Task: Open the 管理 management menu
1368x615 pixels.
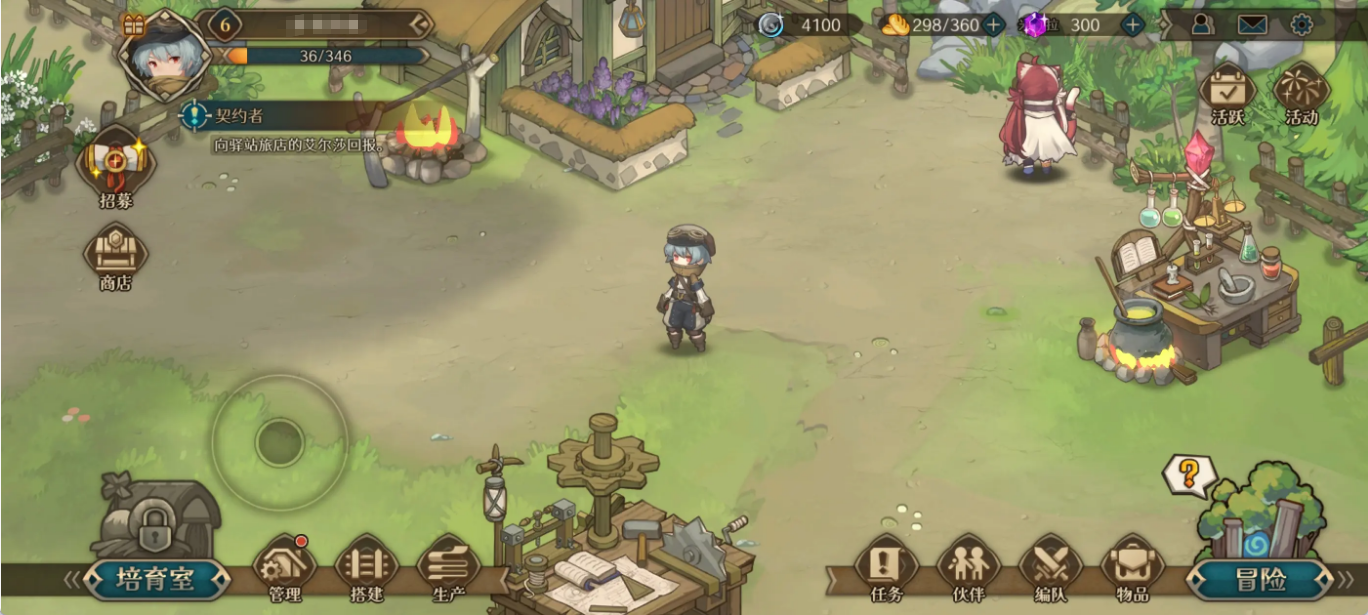Action: click(285, 568)
